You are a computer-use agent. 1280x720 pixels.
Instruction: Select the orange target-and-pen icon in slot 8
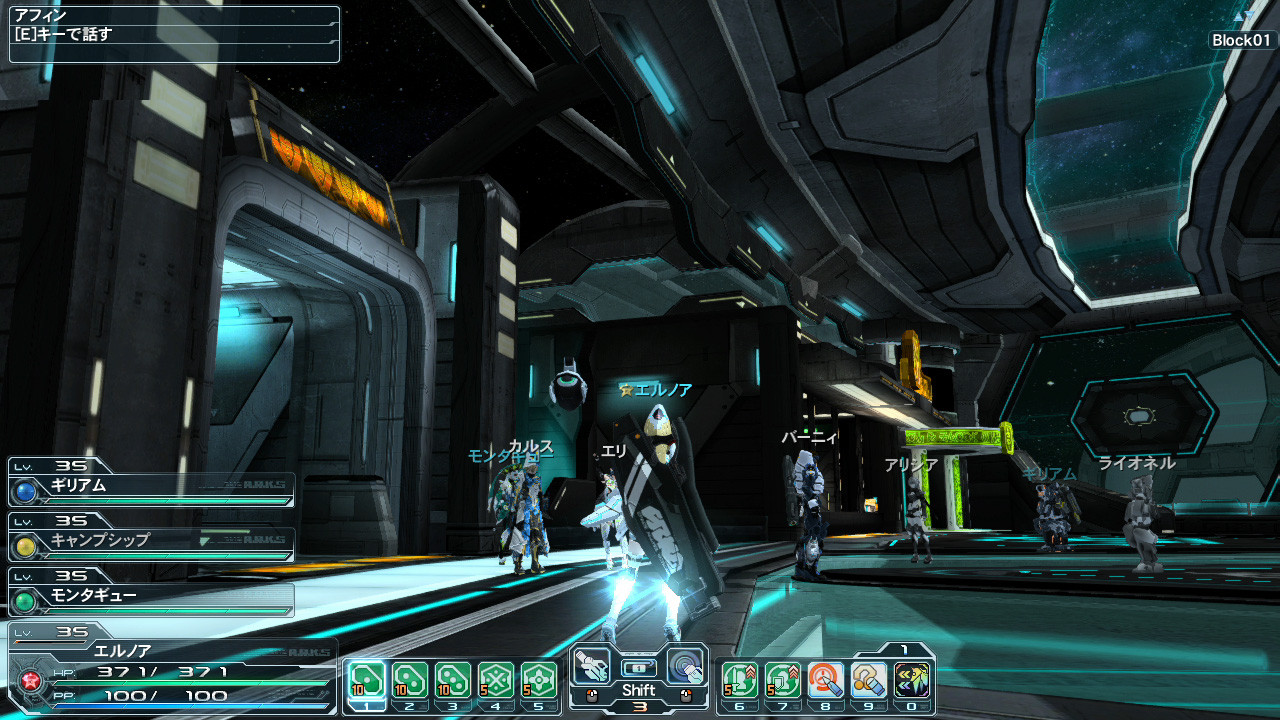826,680
